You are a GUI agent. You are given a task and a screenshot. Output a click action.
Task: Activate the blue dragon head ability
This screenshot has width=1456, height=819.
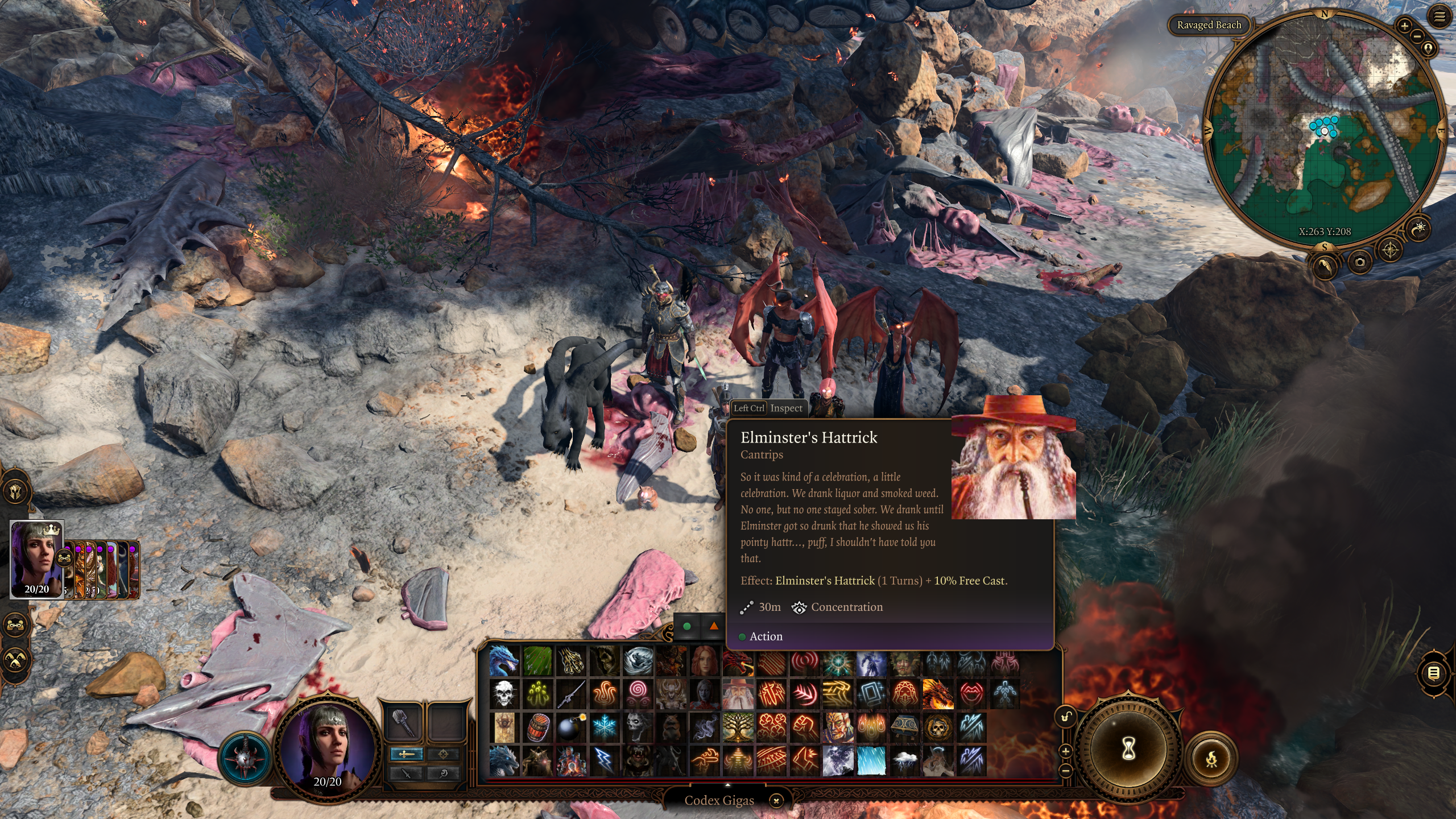(x=504, y=660)
